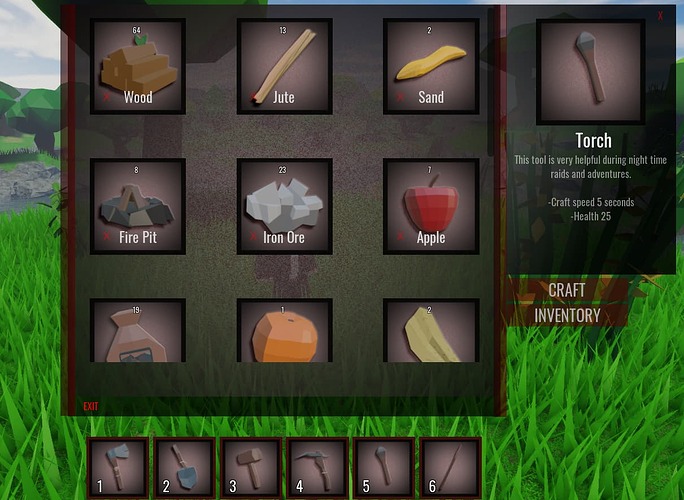This screenshot has height=500, width=684.
Task: Choose the pickaxe in hotbar slot 4
Action: click(x=317, y=468)
